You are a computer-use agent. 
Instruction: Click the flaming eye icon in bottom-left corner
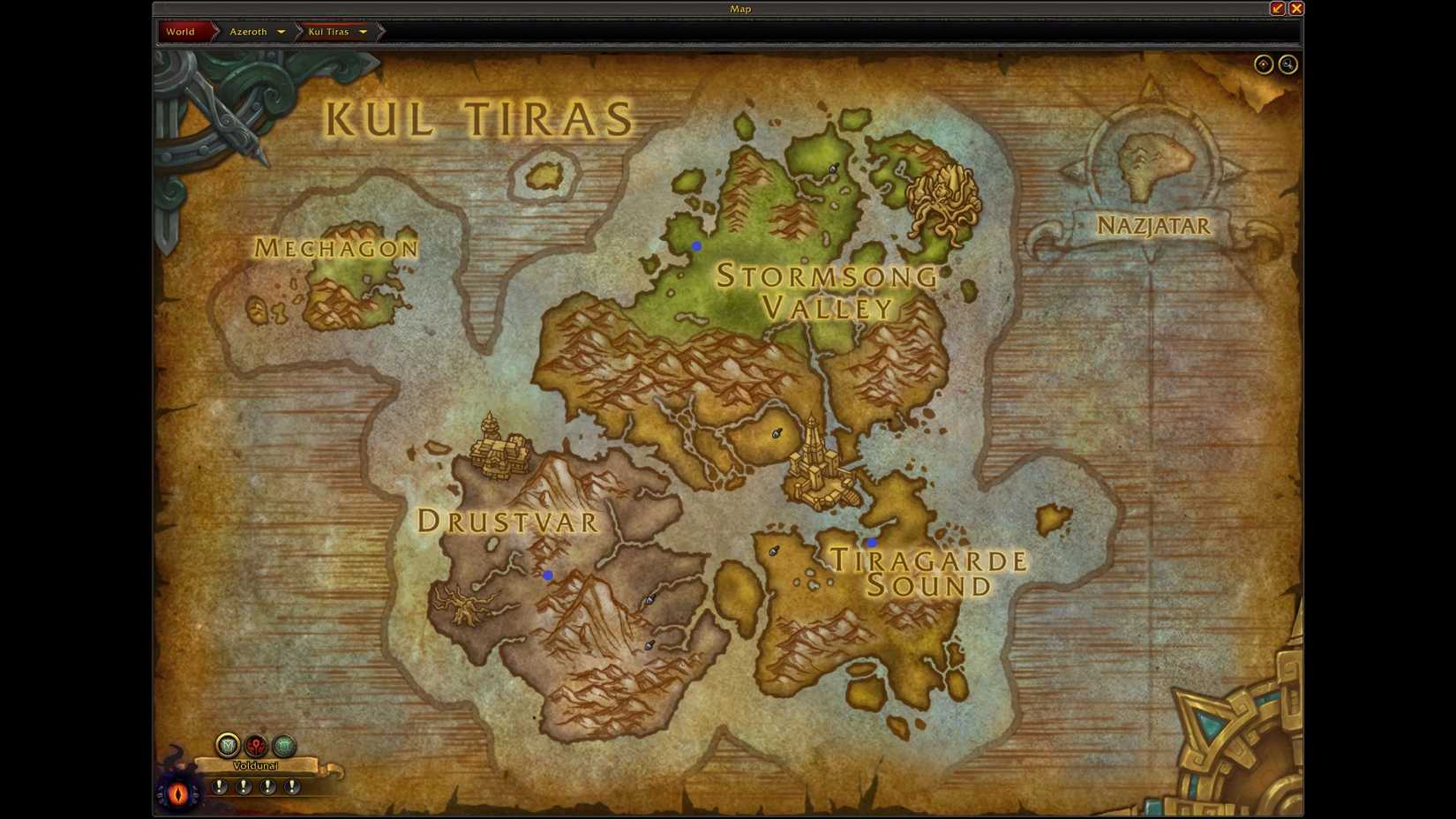click(176, 794)
